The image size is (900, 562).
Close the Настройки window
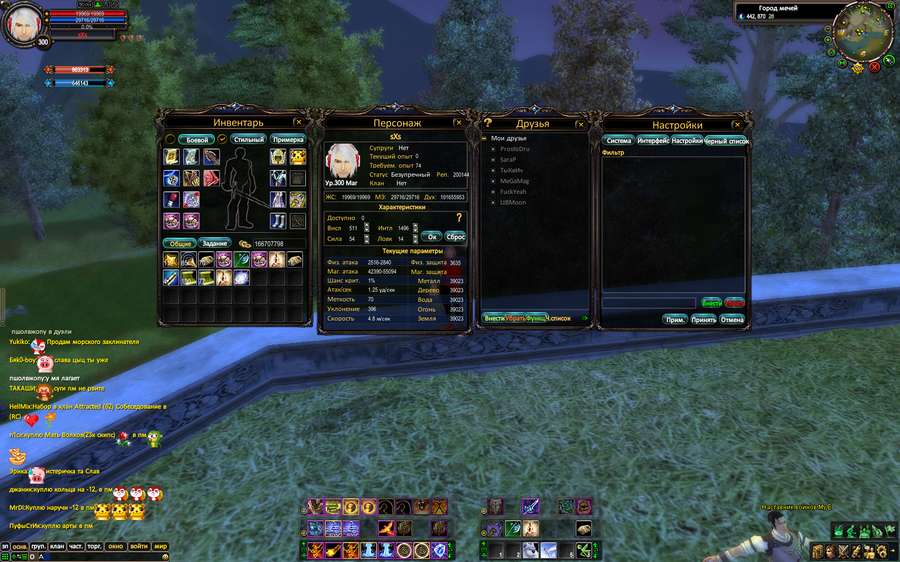pos(743,123)
